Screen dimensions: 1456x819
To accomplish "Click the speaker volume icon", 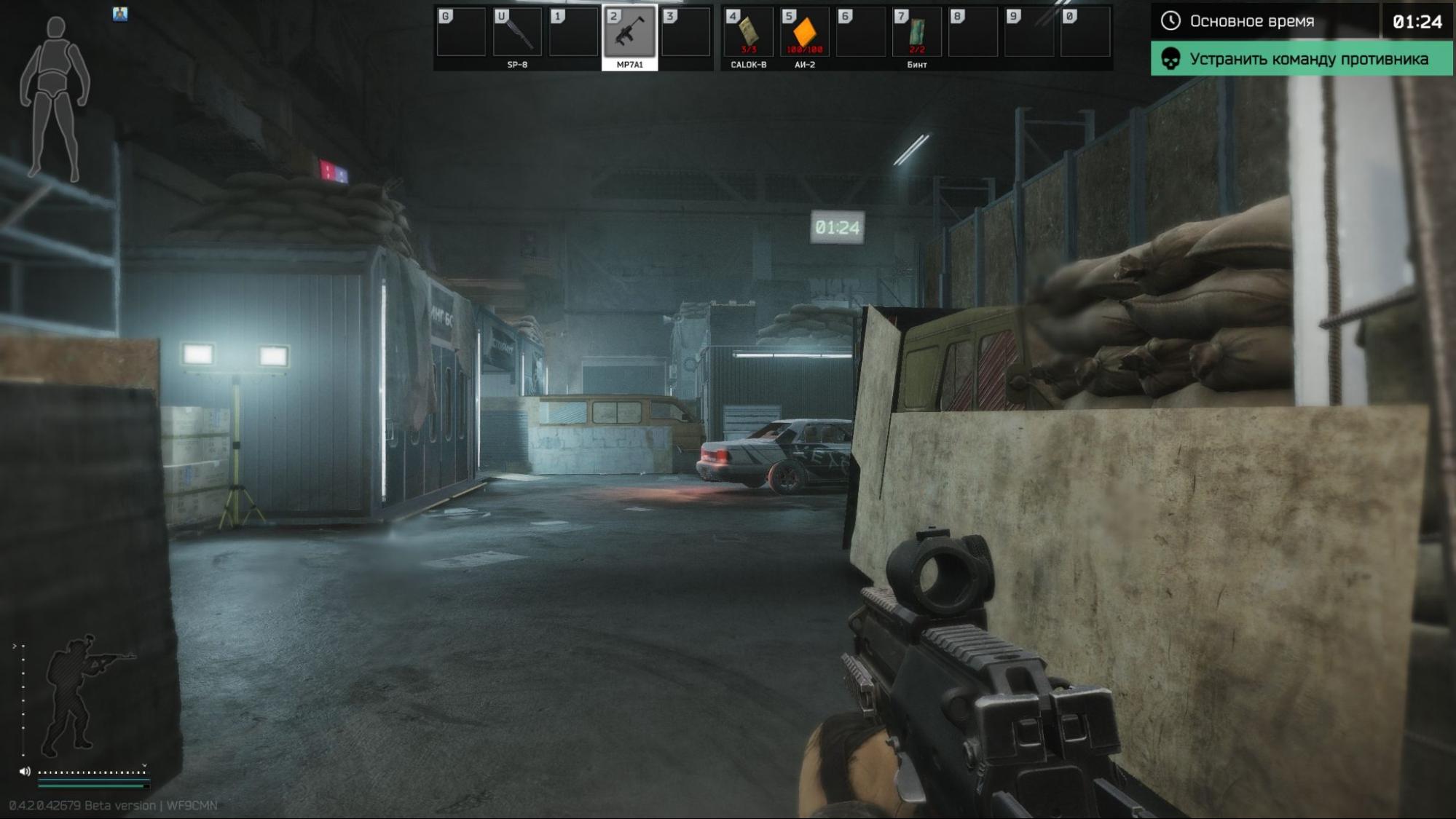I will 25,771.
